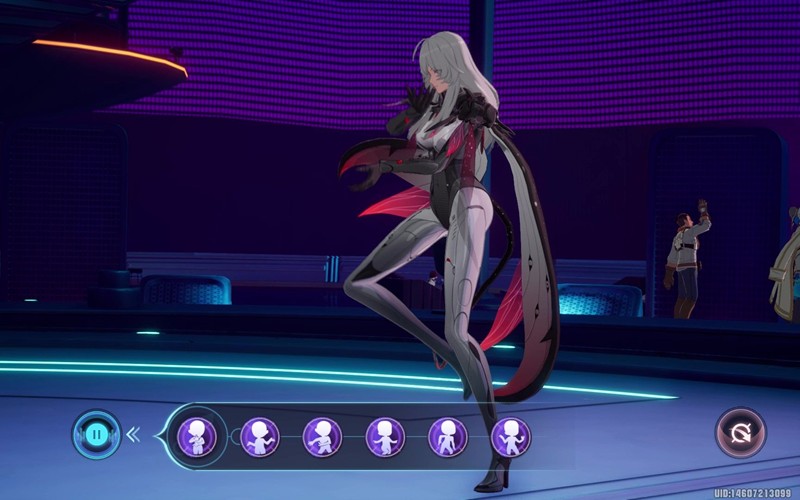Tap the crossed-out rotate arrow button
This screenshot has height=500, width=800.
[740, 434]
